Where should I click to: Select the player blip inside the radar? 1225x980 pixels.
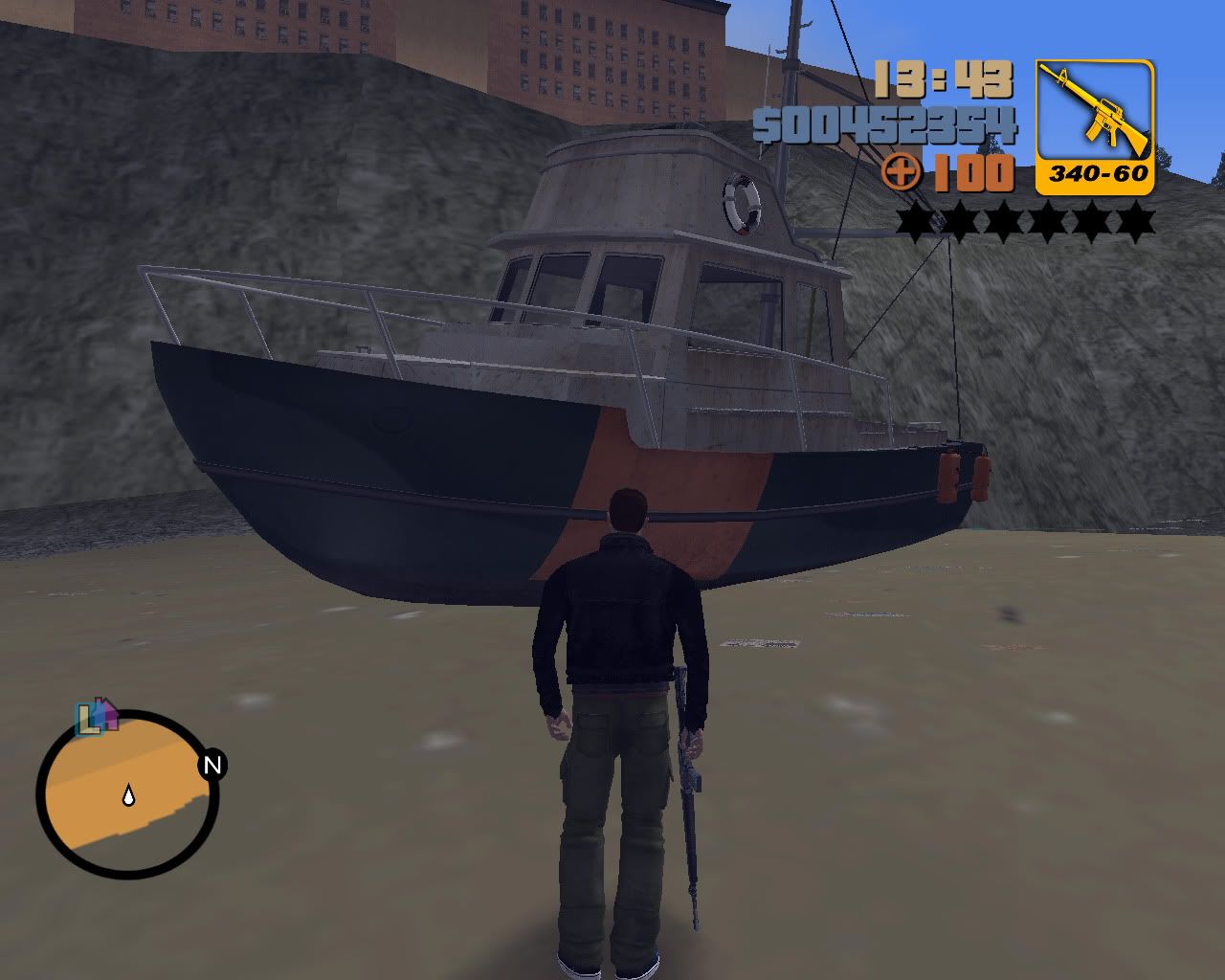click(x=127, y=795)
